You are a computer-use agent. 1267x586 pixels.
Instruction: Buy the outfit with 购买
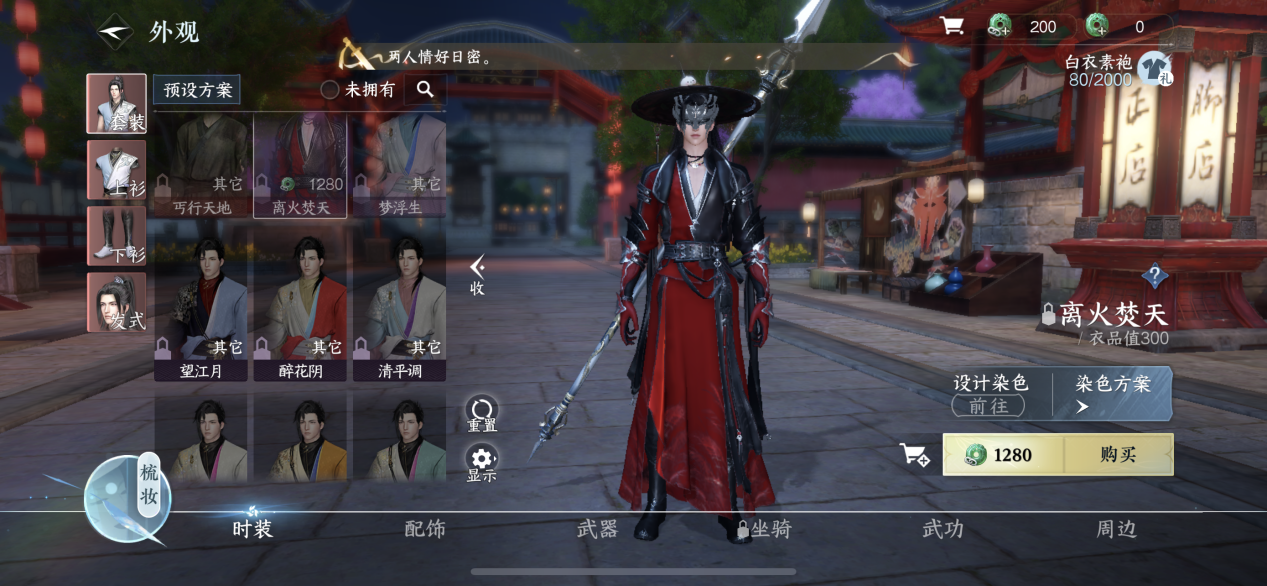(1118, 455)
